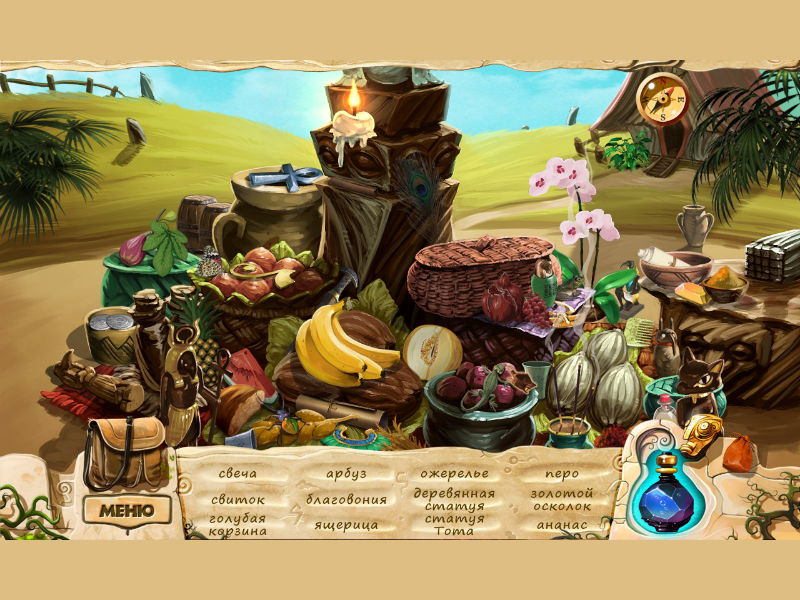This screenshot has height=600, width=800.
Task: Open the МЕНЮ button
Action: 126,509
